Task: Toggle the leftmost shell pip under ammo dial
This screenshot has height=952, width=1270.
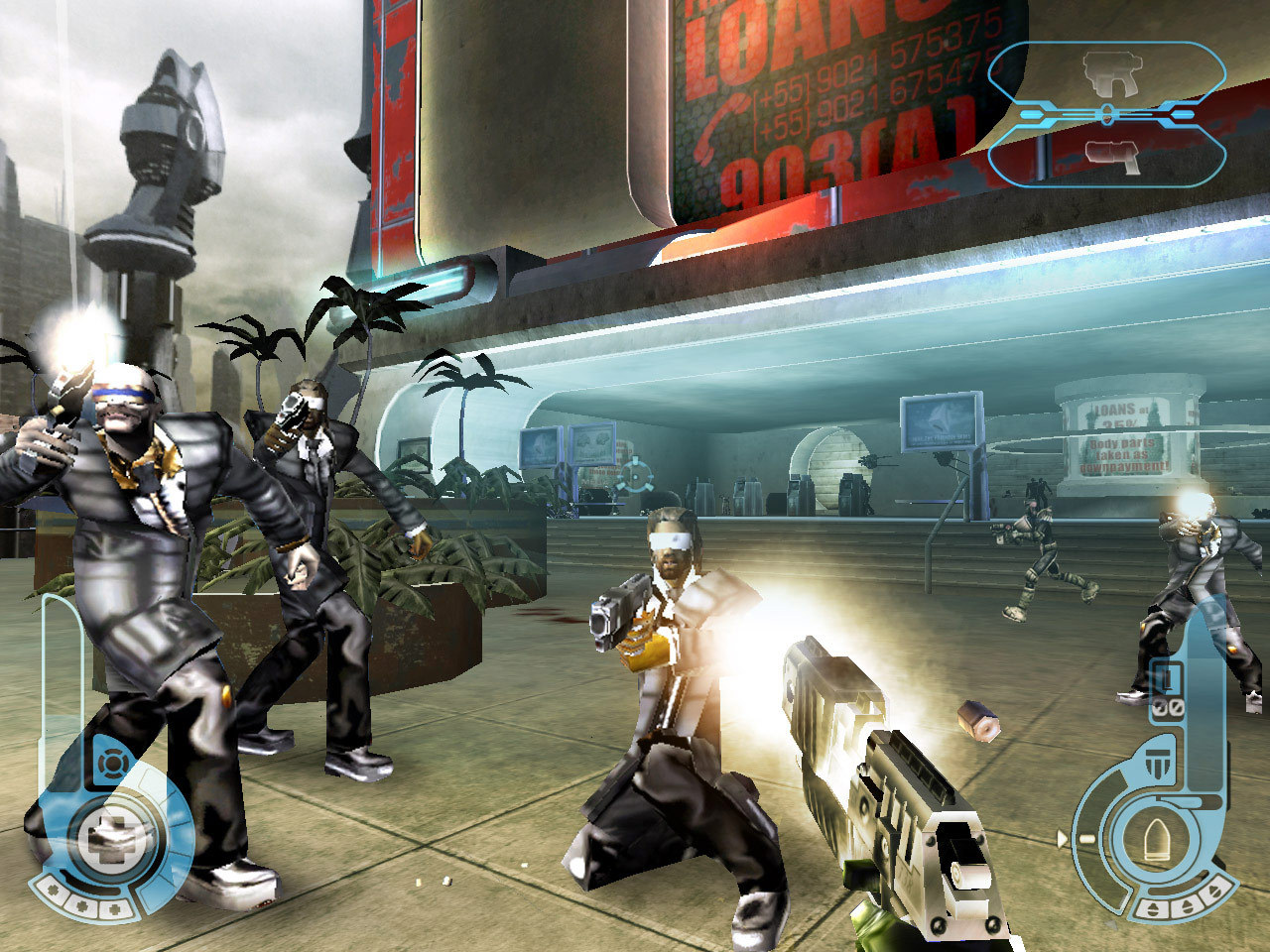Action: point(1154,908)
